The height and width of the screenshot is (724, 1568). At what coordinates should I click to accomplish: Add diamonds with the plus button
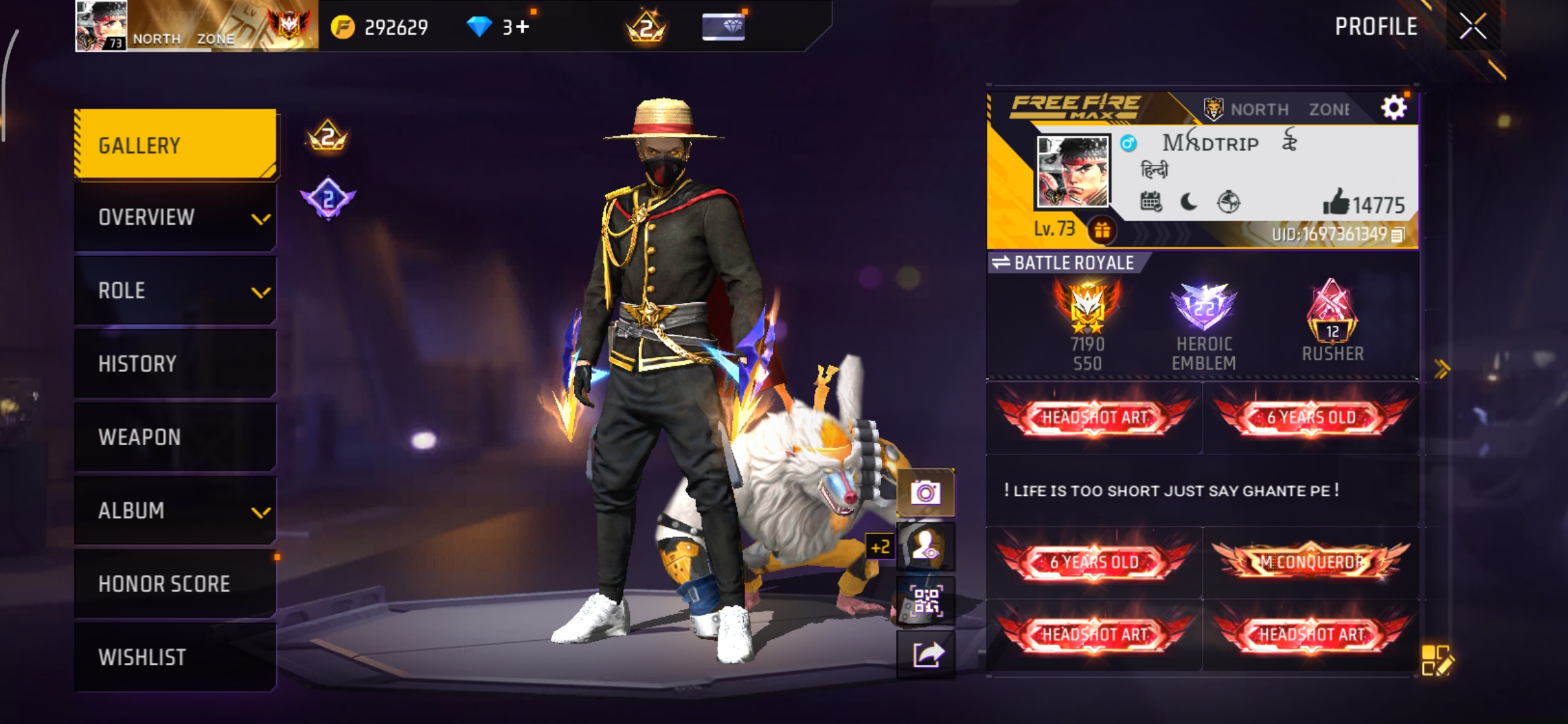[523, 27]
